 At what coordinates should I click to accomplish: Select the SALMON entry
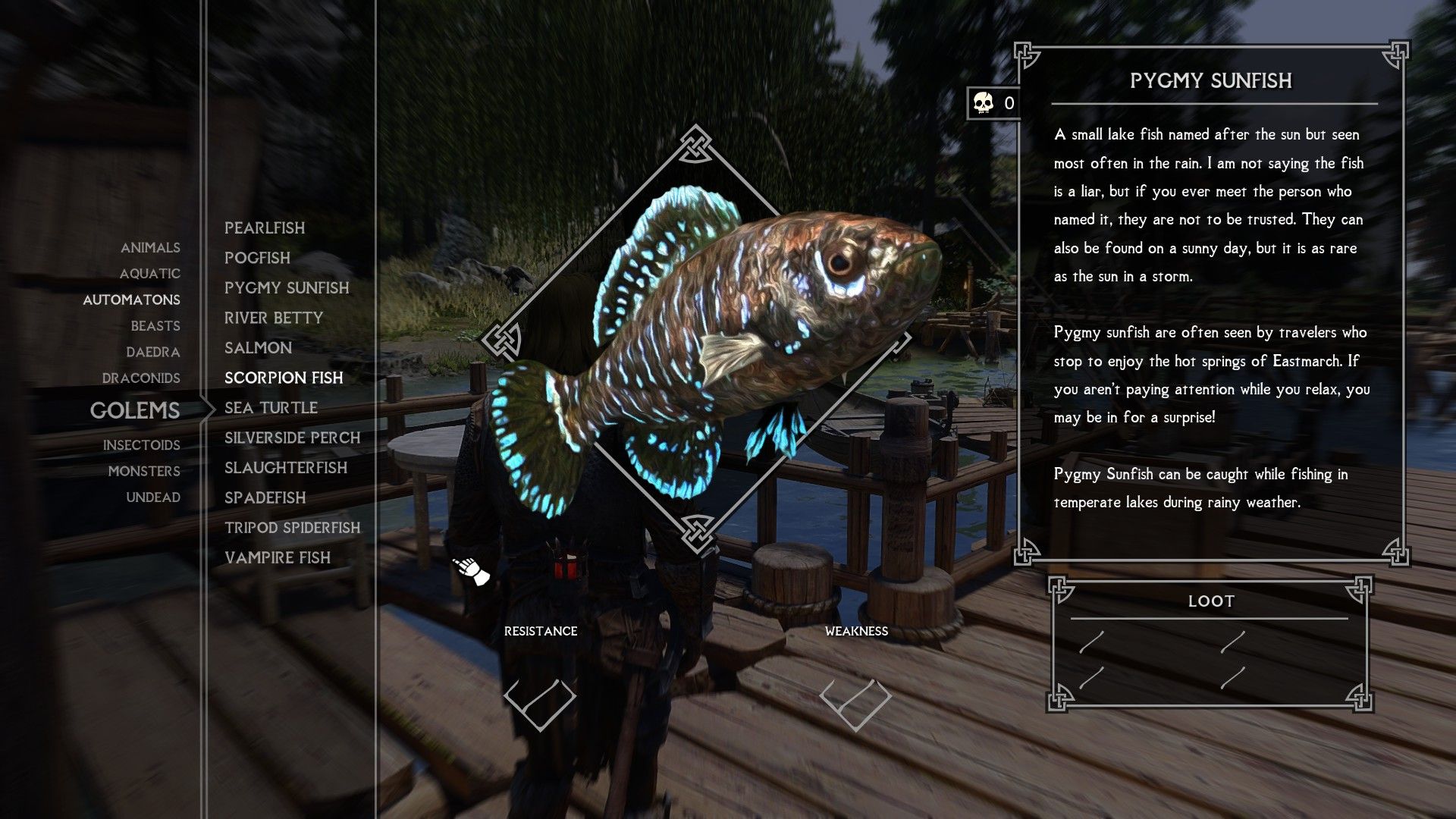coord(258,347)
